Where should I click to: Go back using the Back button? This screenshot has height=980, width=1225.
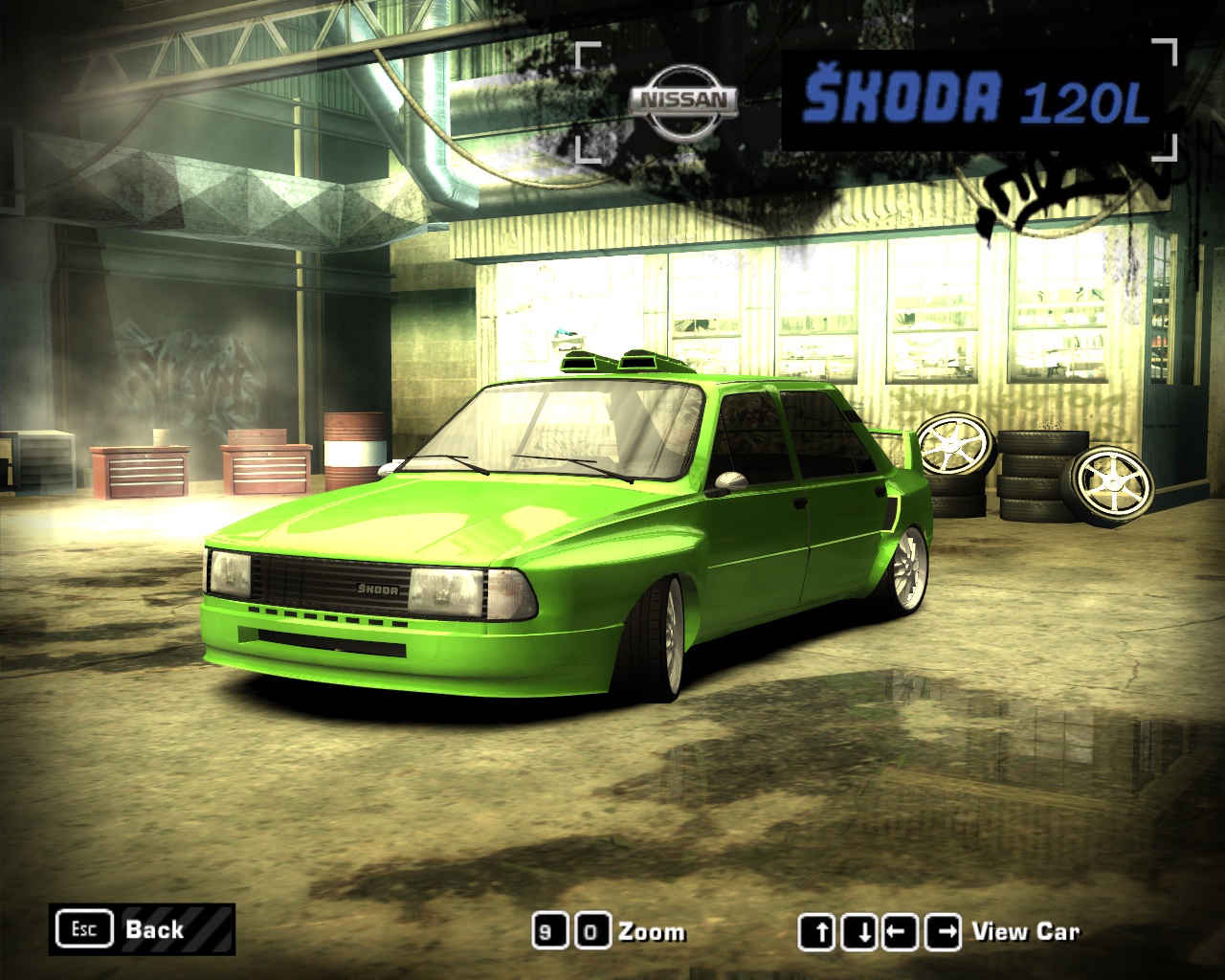142,929
